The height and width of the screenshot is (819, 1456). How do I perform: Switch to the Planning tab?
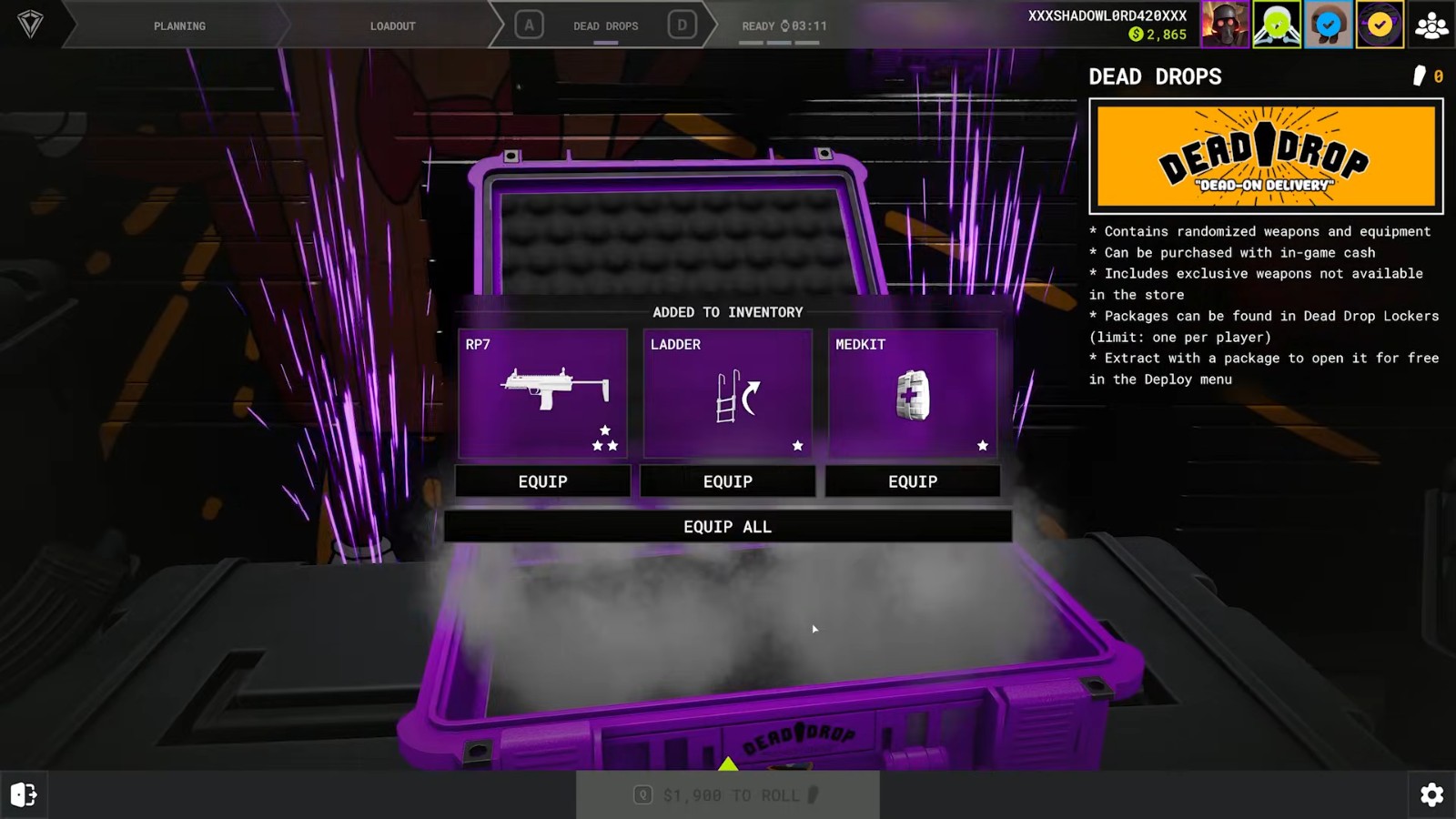(x=178, y=25)
